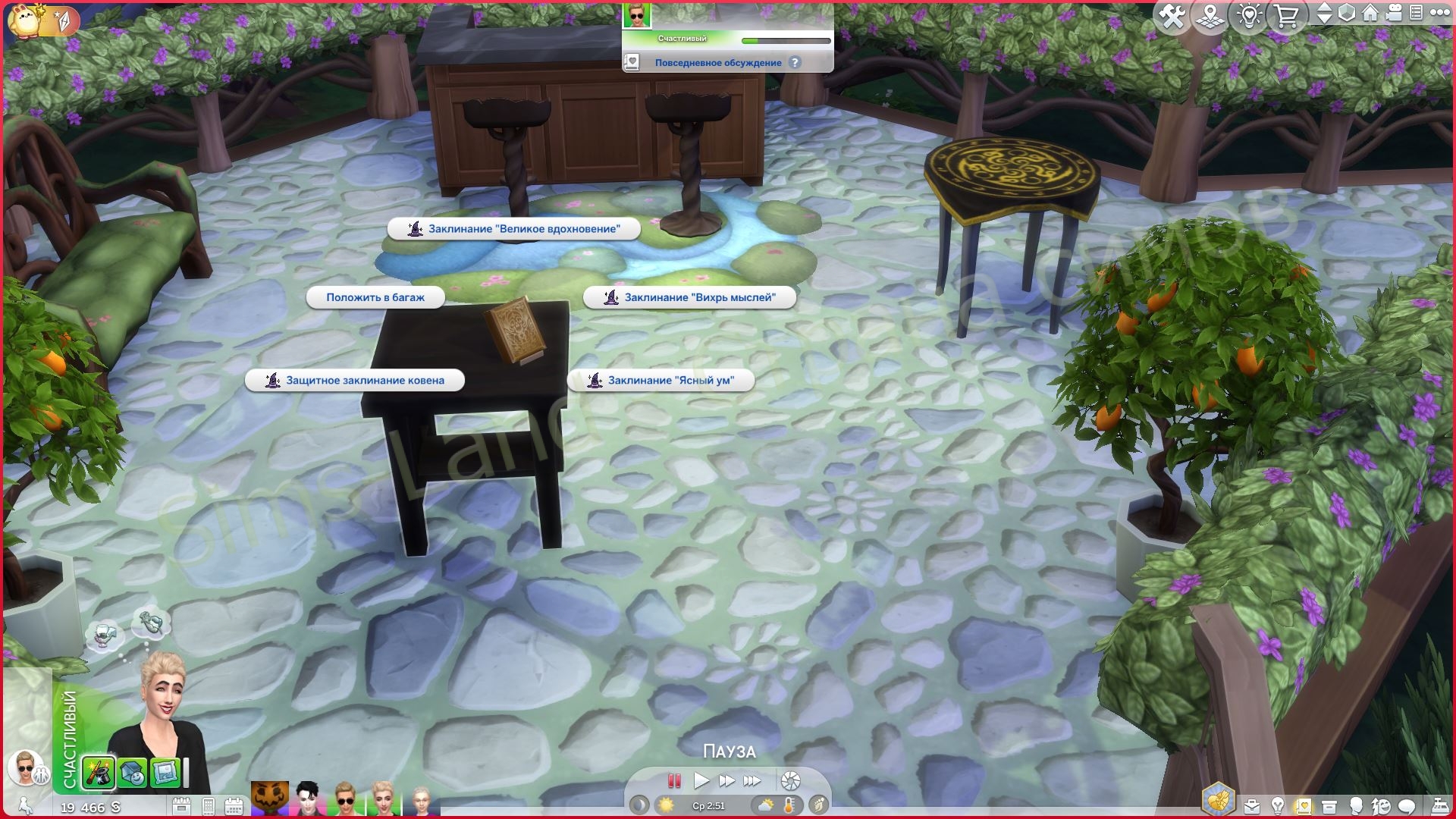Open the sim's inventory box panel

point(1329,805)
